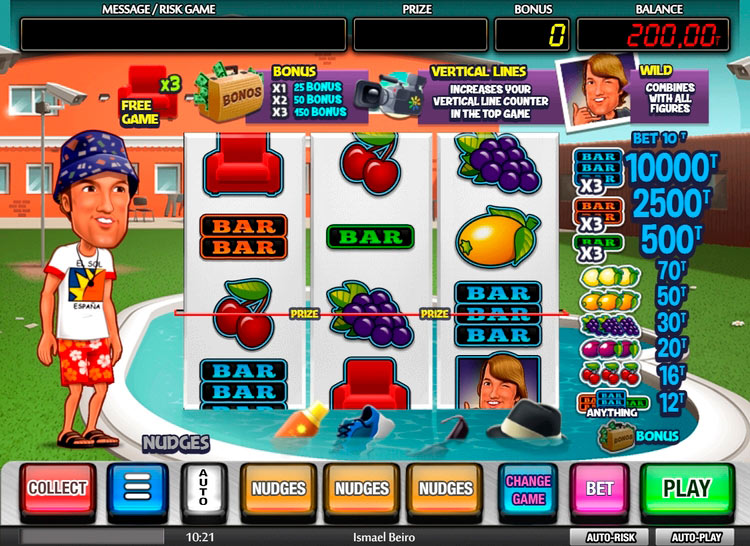Switch modes with the CHANGE GAME button
This screenshot has height=546, width=750.
click(528, 489)
